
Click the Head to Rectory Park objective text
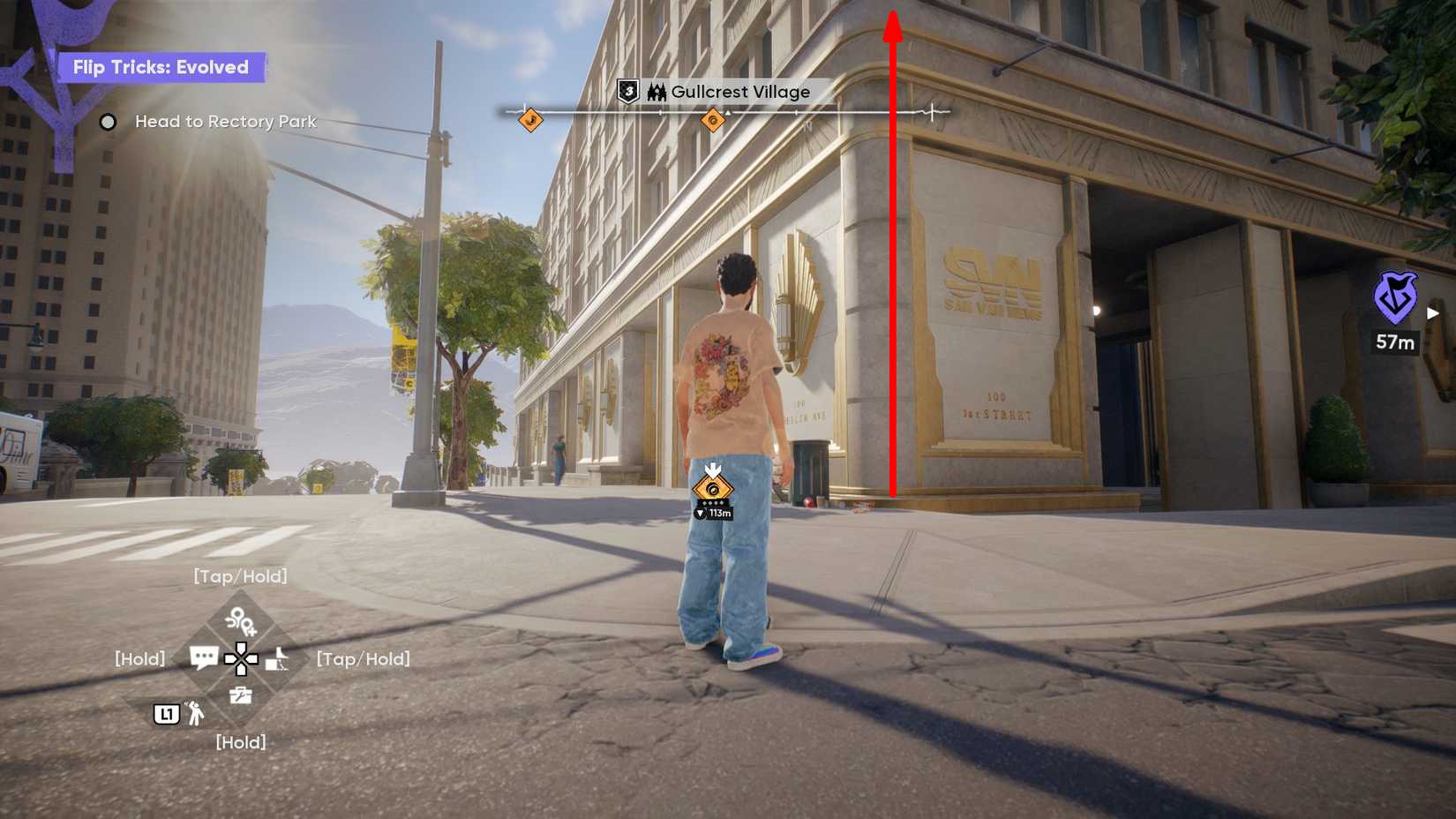coord(225,122)
